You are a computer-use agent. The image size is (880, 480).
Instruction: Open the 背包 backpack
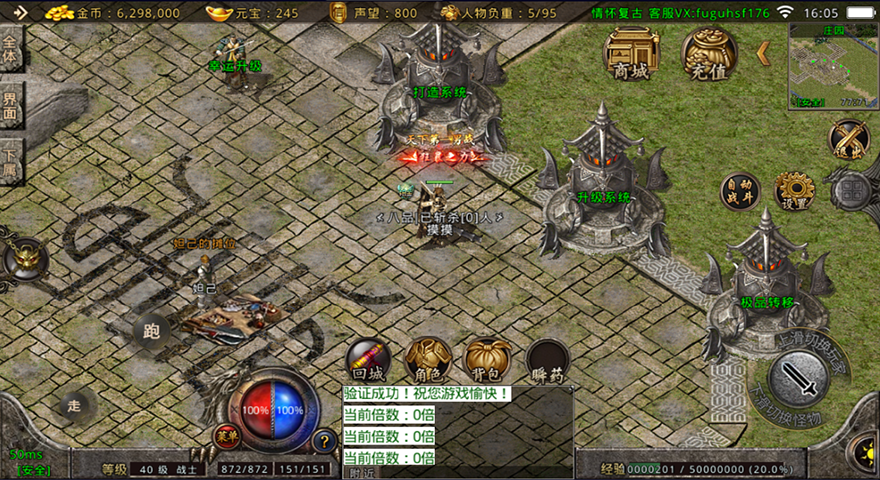click(488, 359)
